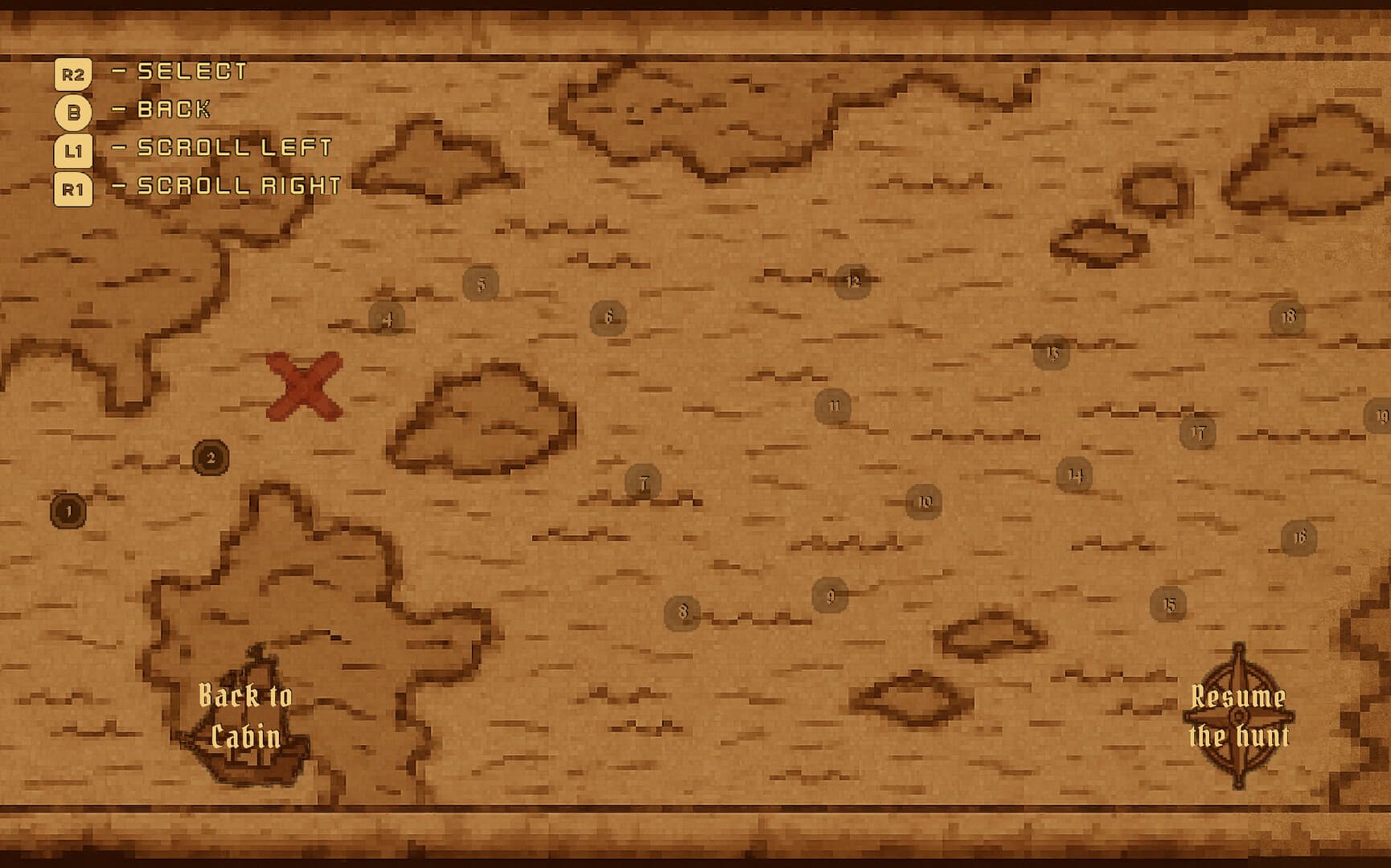The image size is (1391, 868).
Task: Select level marker 13
Action: (x=1052, y=352)
